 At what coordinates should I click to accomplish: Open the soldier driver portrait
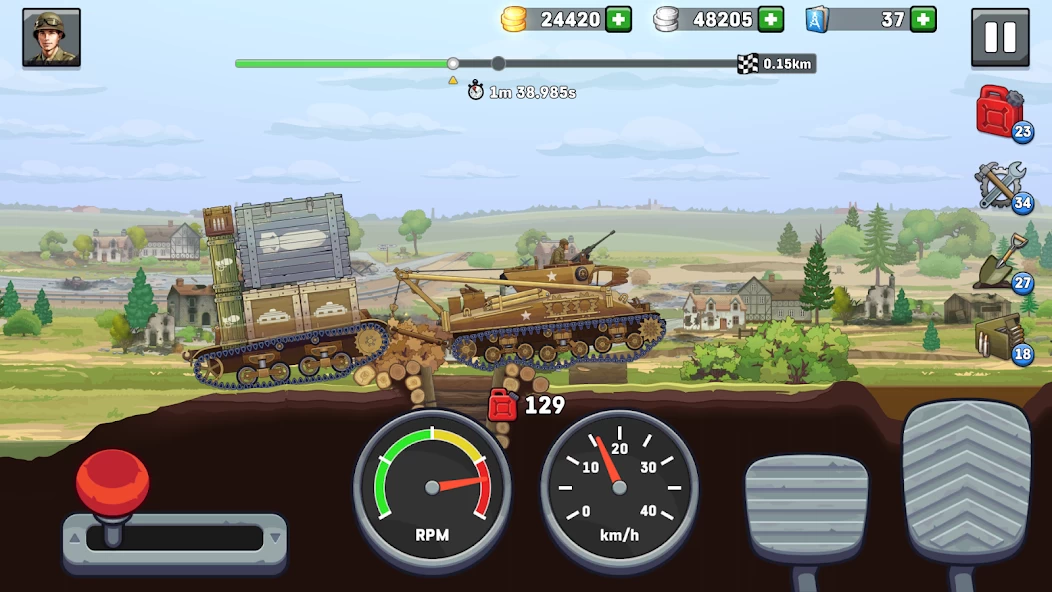pyautogui.click(x=51, y=38)
